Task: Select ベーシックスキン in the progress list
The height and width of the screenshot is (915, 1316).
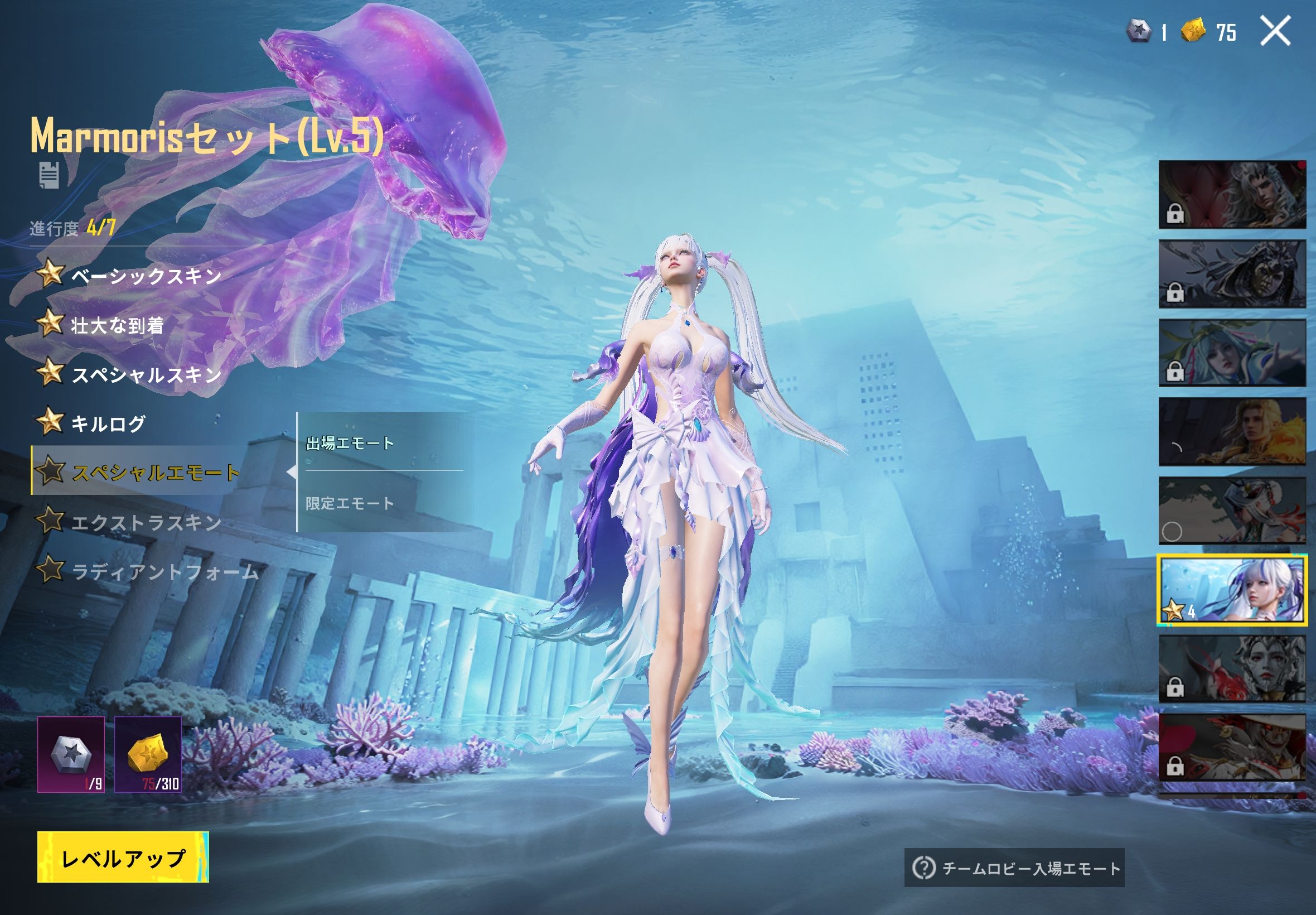Action: [146, 276]
